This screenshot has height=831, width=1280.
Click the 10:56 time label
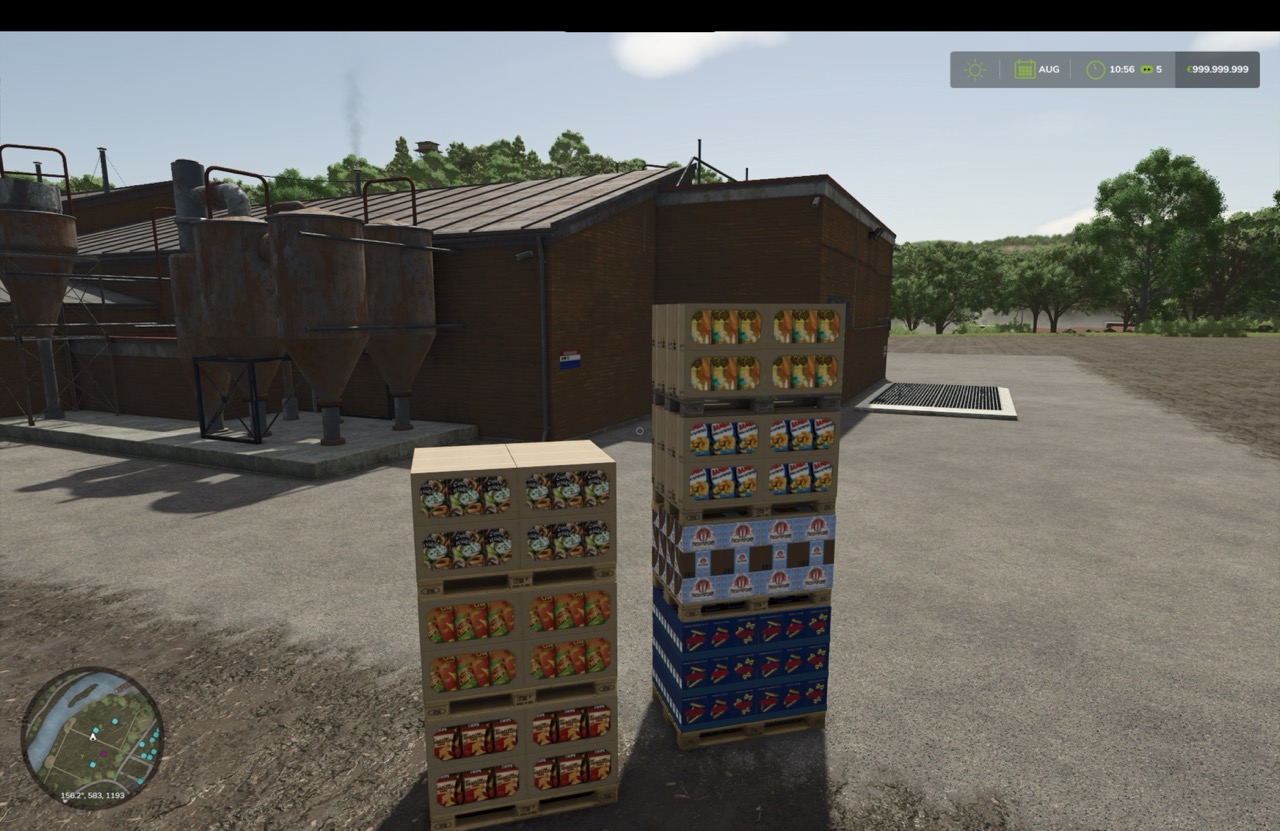pyautogui.click(x=1122, y=69)
